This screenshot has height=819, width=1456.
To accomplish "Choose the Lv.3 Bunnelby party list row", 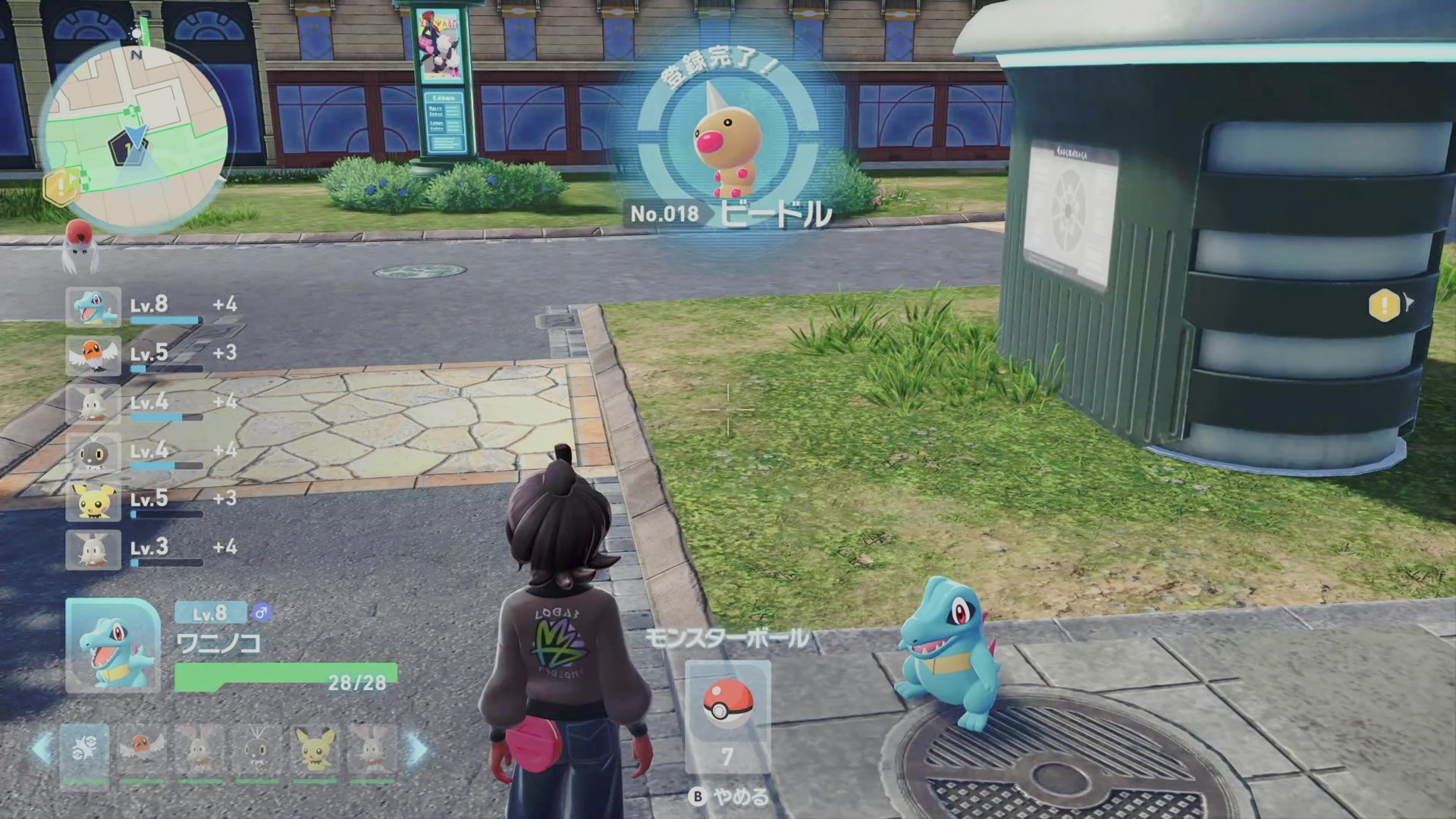I will tap(152, 549).
